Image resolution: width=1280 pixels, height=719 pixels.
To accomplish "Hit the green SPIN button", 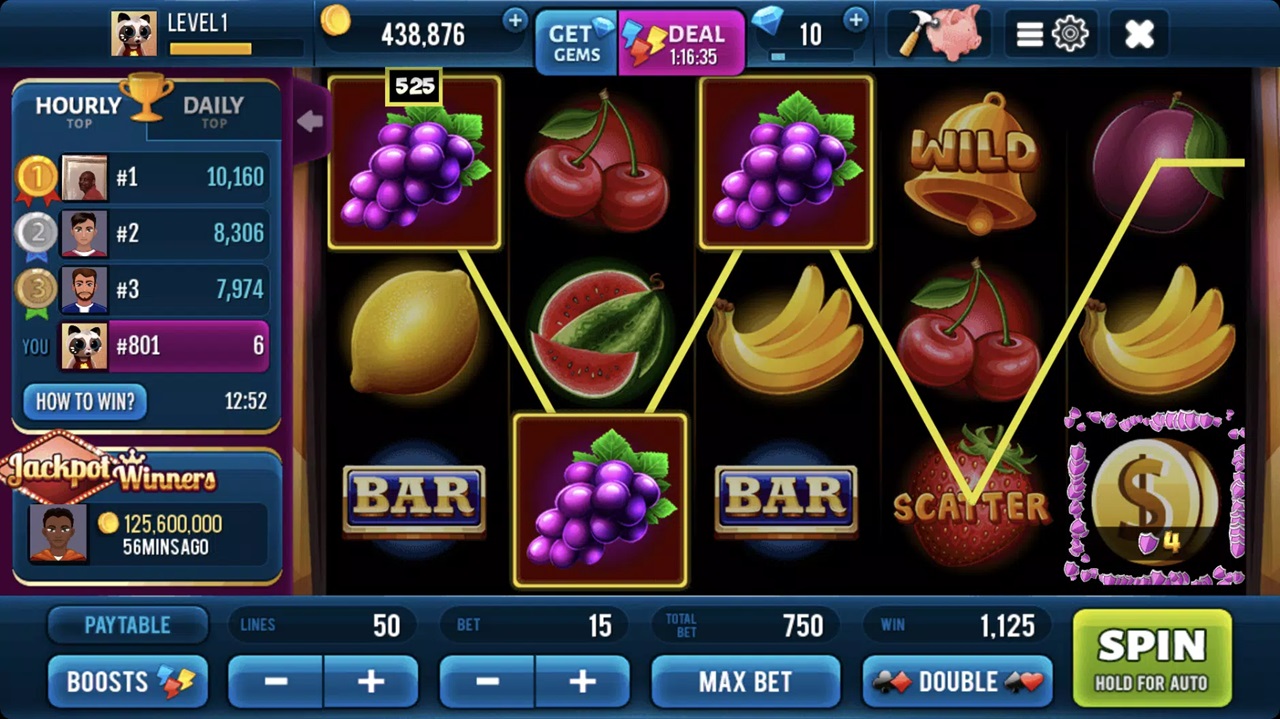I will click(1151, 658).
